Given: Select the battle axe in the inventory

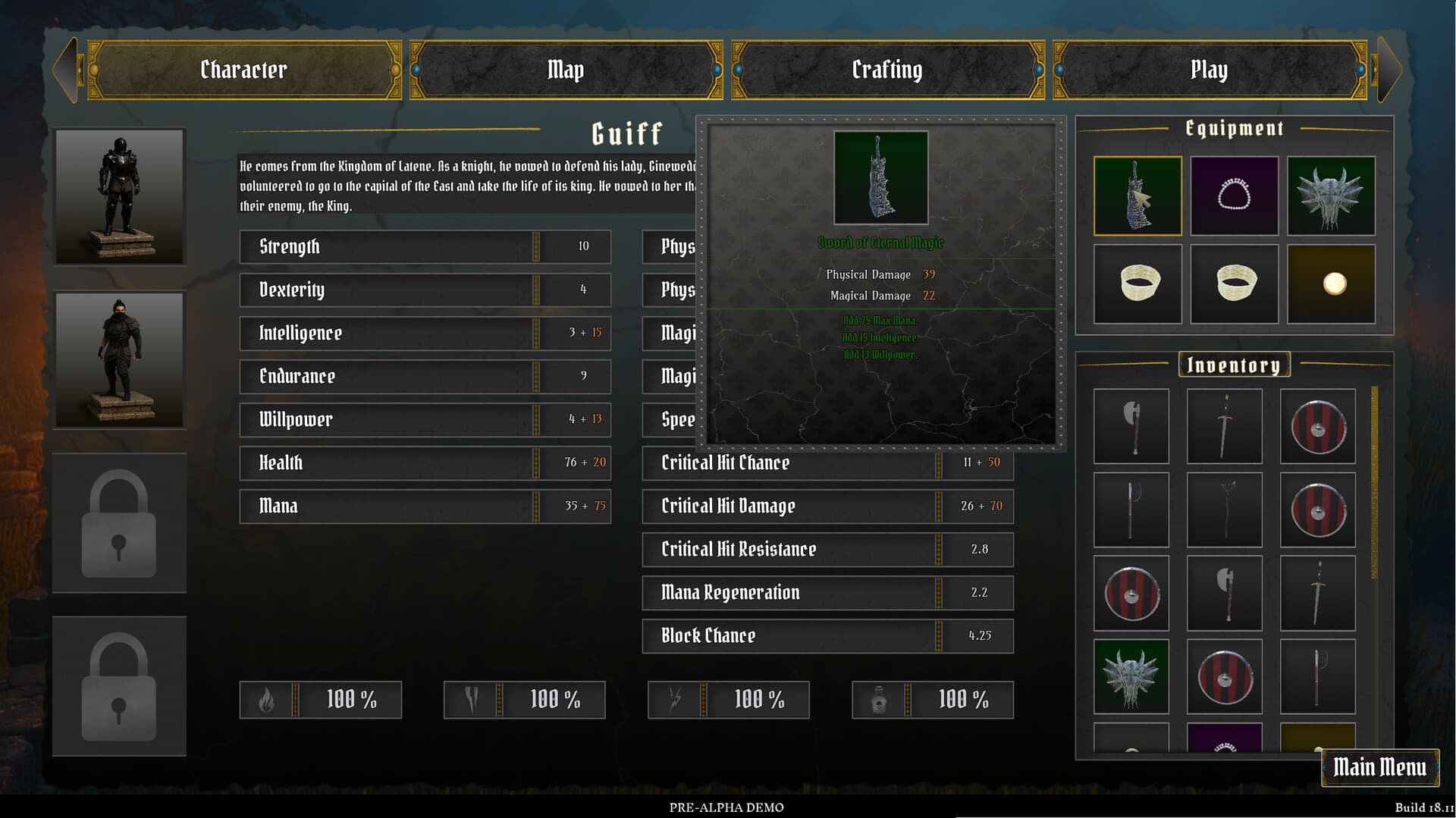Looking at the screenshot, I should [x=1131, y=426].
